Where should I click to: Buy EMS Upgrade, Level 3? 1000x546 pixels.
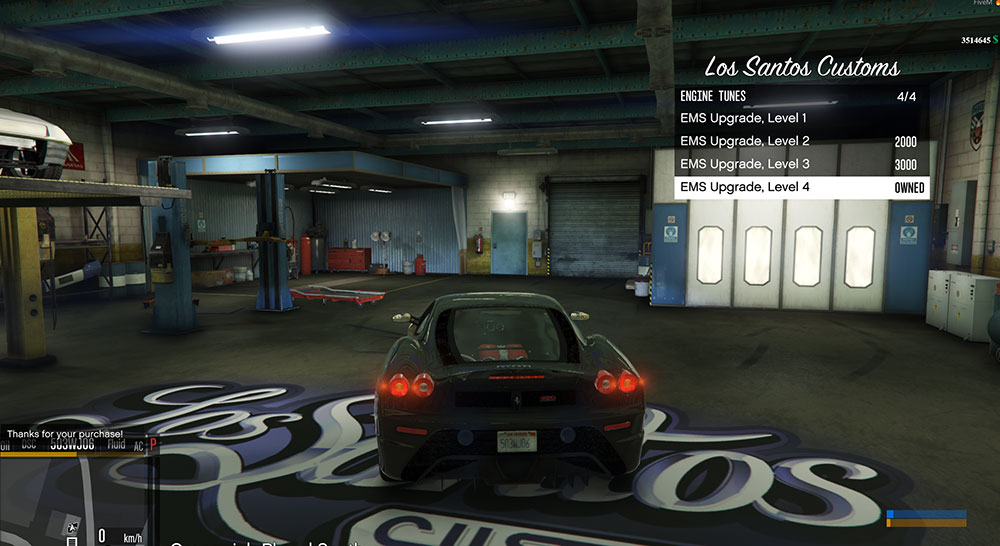tap(800, 164)
